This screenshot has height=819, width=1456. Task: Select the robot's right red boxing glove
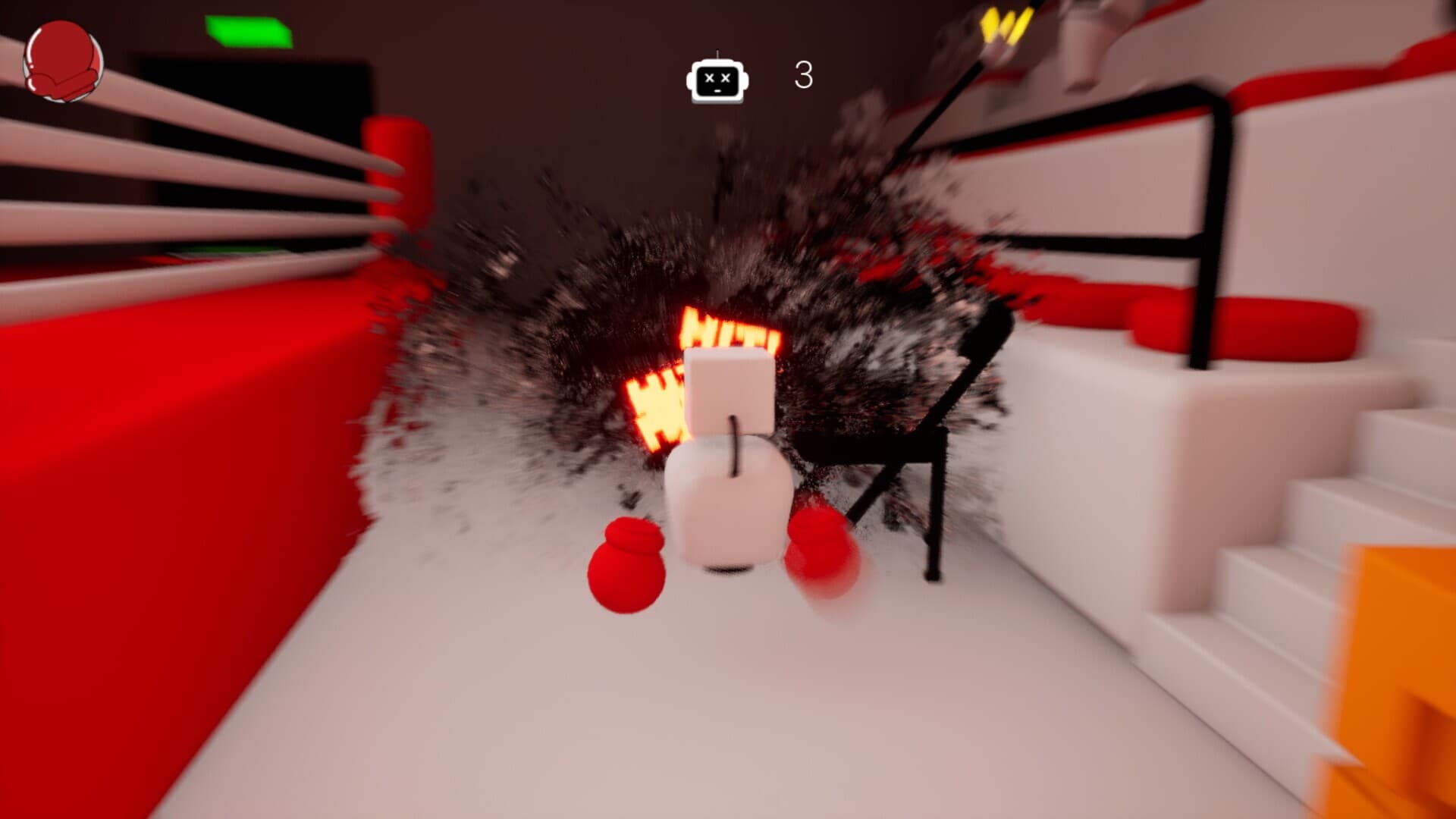[x=821, y=546]
